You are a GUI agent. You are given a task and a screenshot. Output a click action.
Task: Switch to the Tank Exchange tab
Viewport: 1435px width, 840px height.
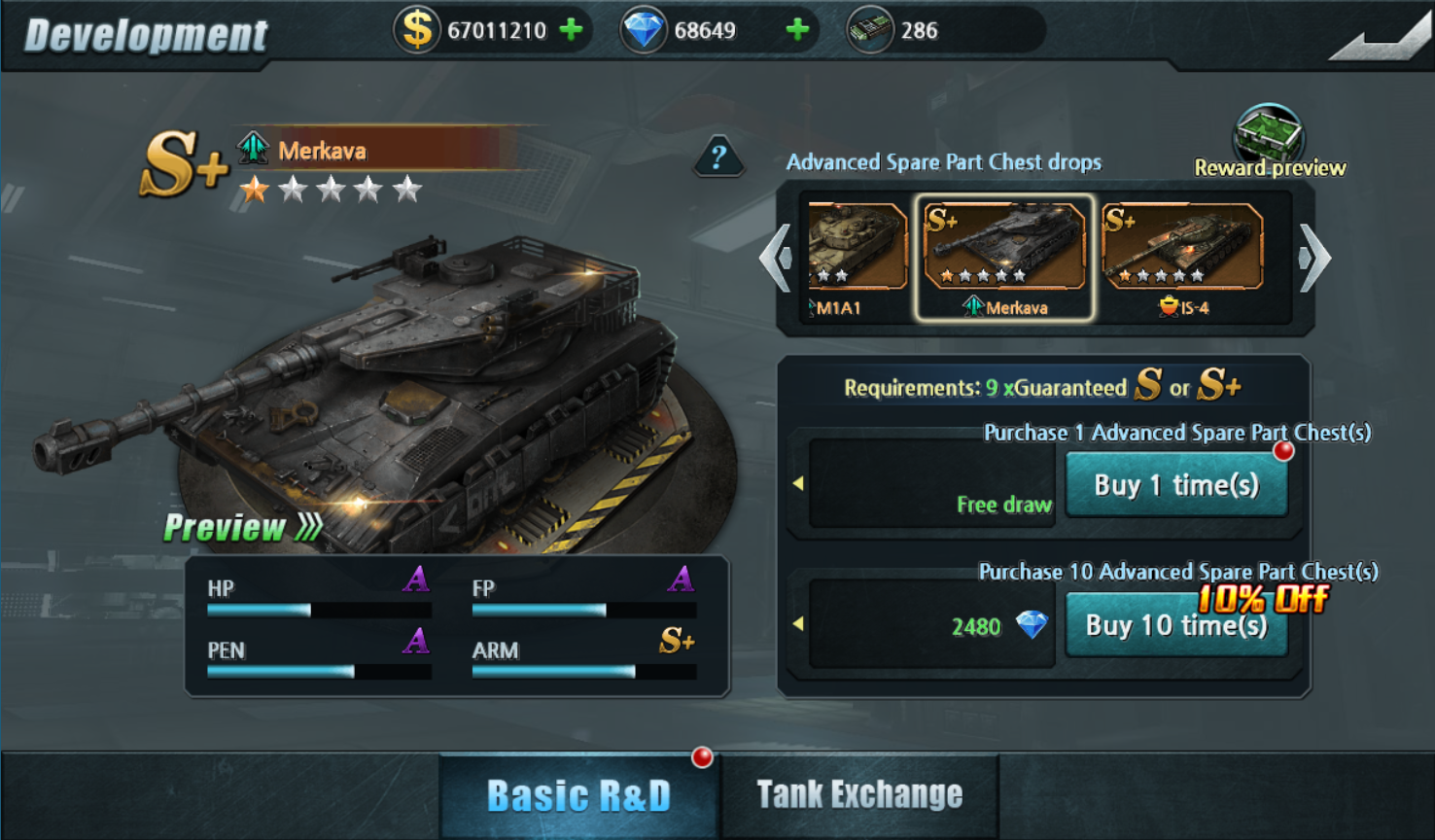(859, 795)
